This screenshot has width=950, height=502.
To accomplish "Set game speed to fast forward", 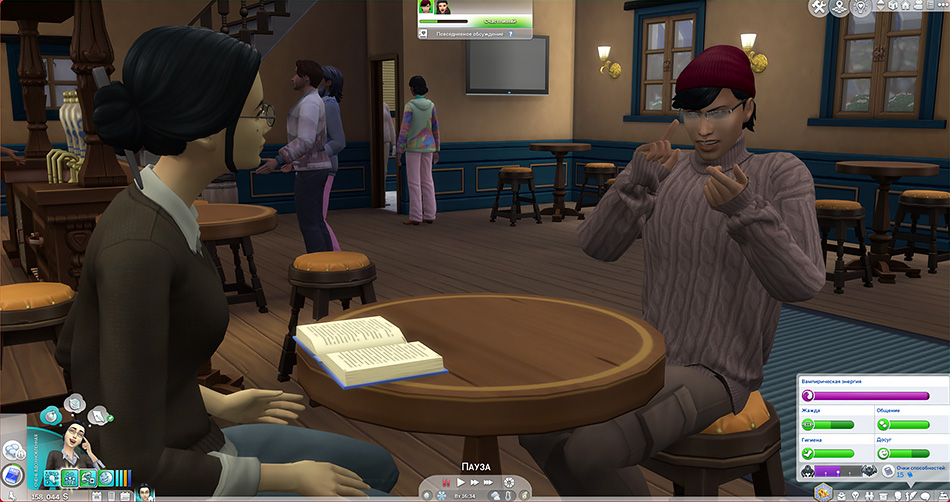I will [474, 483].
